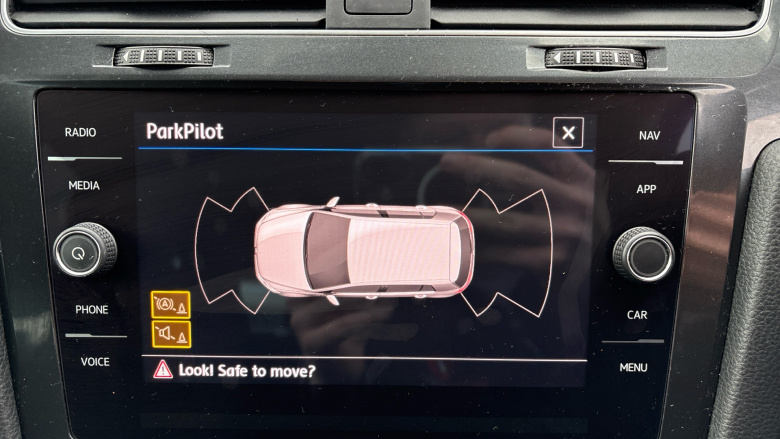
Task: Show the APP screen
Action: [646, 189]
